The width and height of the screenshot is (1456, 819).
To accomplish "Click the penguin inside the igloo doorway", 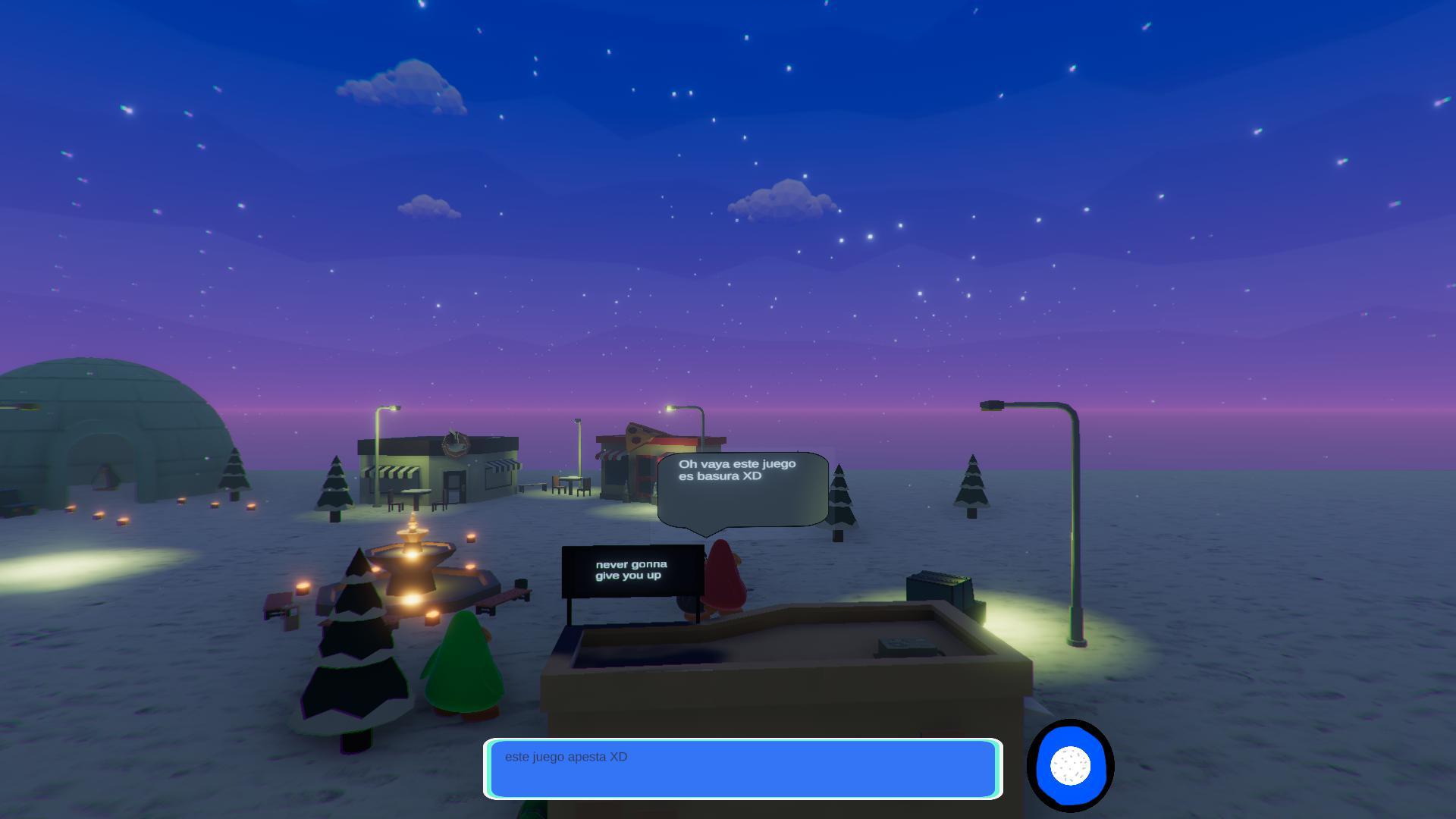I will [104, 478].
